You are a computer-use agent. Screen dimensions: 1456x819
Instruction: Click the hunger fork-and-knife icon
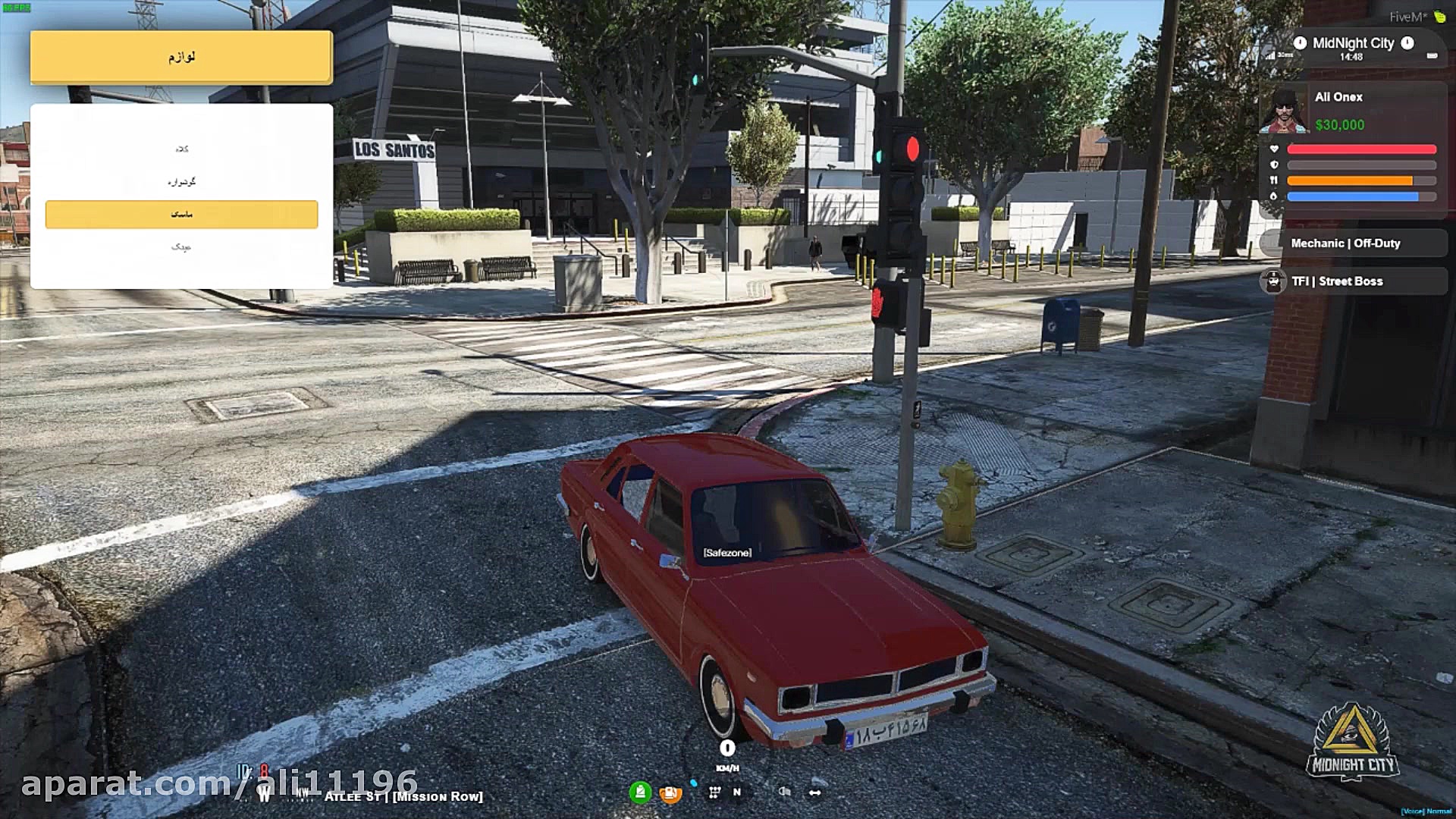click(x=1274, y=180)
